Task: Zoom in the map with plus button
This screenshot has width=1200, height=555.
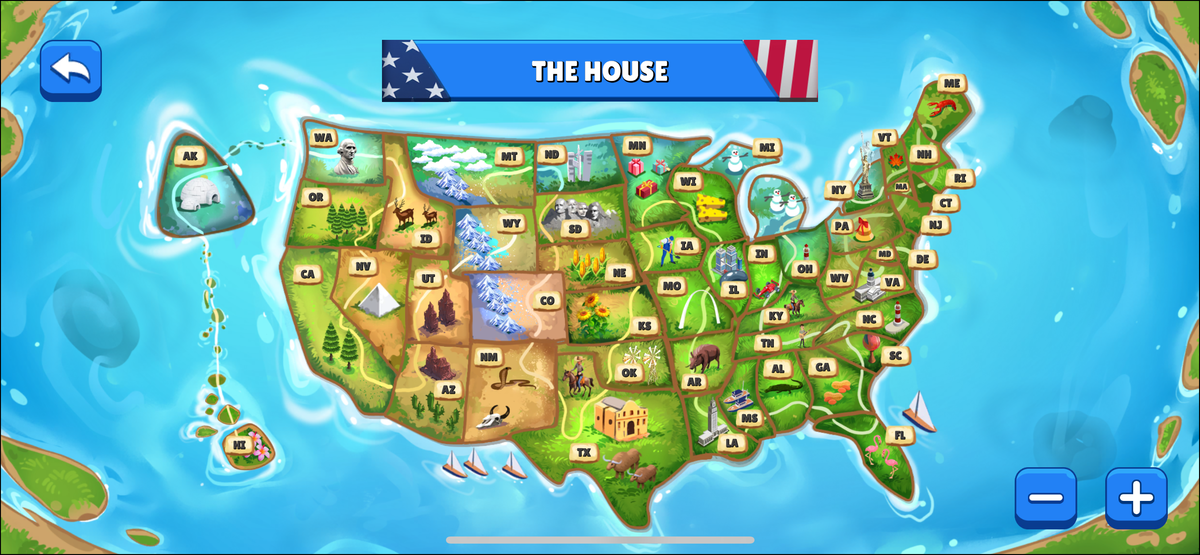Action: pyautogui.click(x=1135, y=497)
